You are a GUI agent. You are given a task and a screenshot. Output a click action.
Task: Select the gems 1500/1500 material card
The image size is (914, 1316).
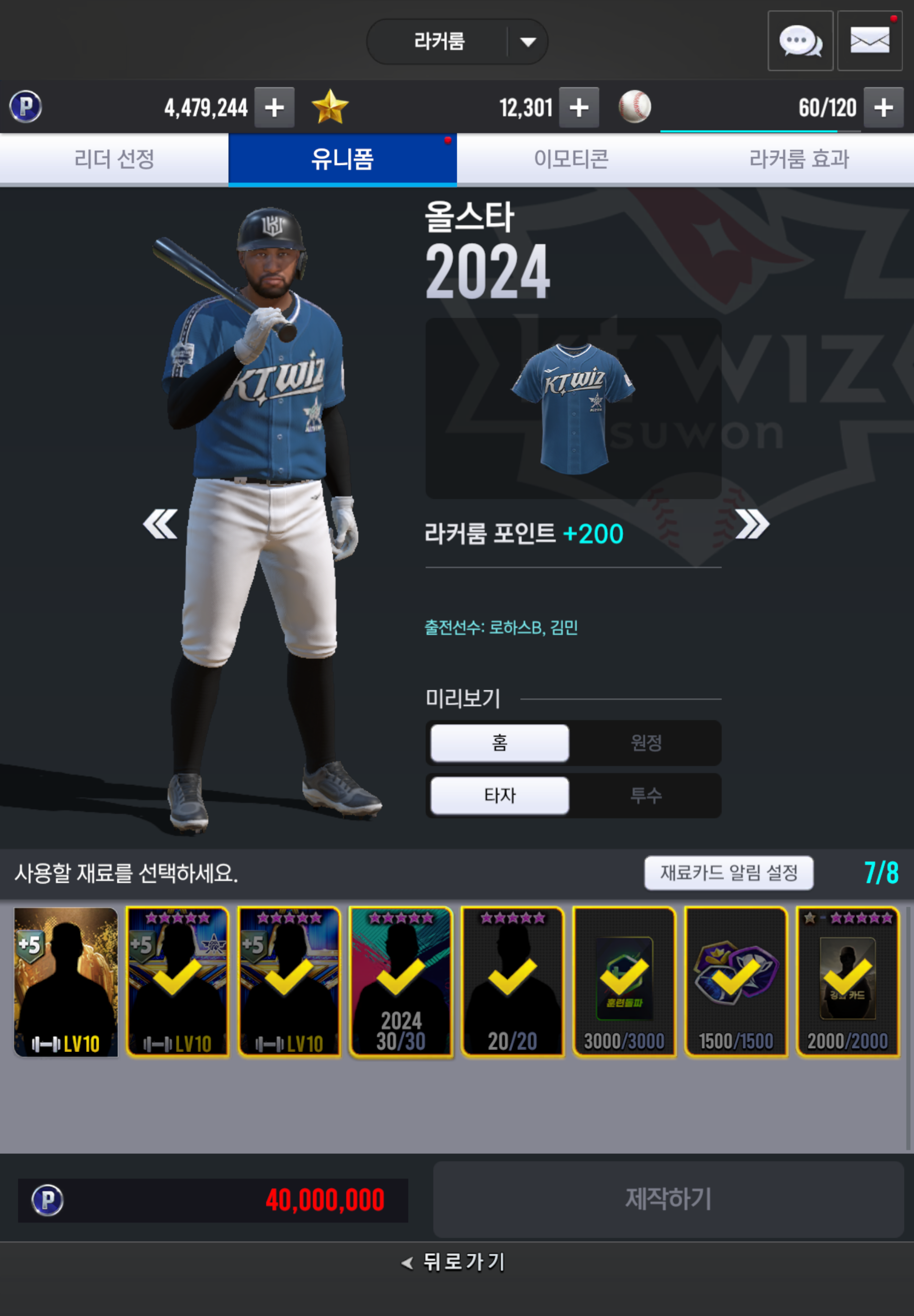tap(736, 982)
